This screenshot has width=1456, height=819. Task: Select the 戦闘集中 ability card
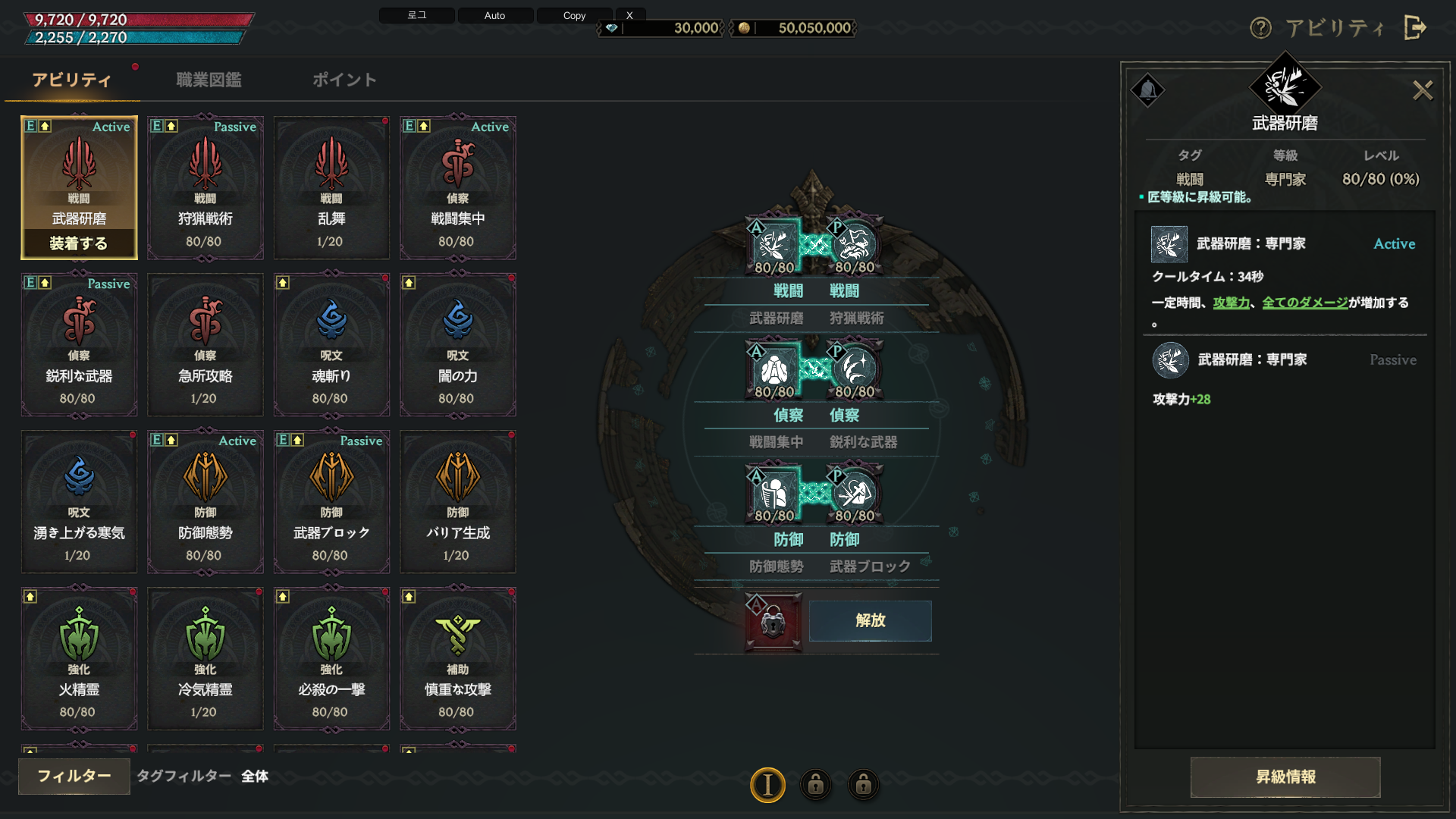coord(458,188)
